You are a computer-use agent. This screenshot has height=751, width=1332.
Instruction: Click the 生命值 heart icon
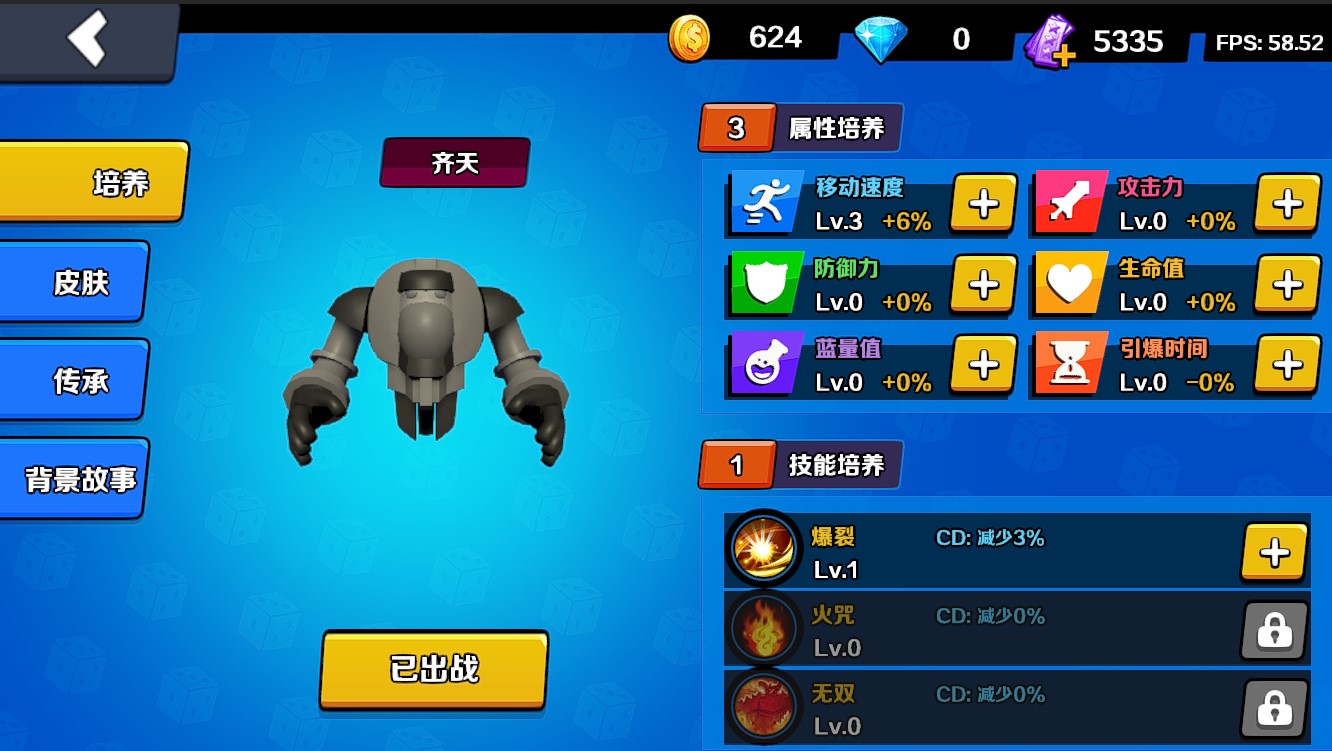point(1069,284)
